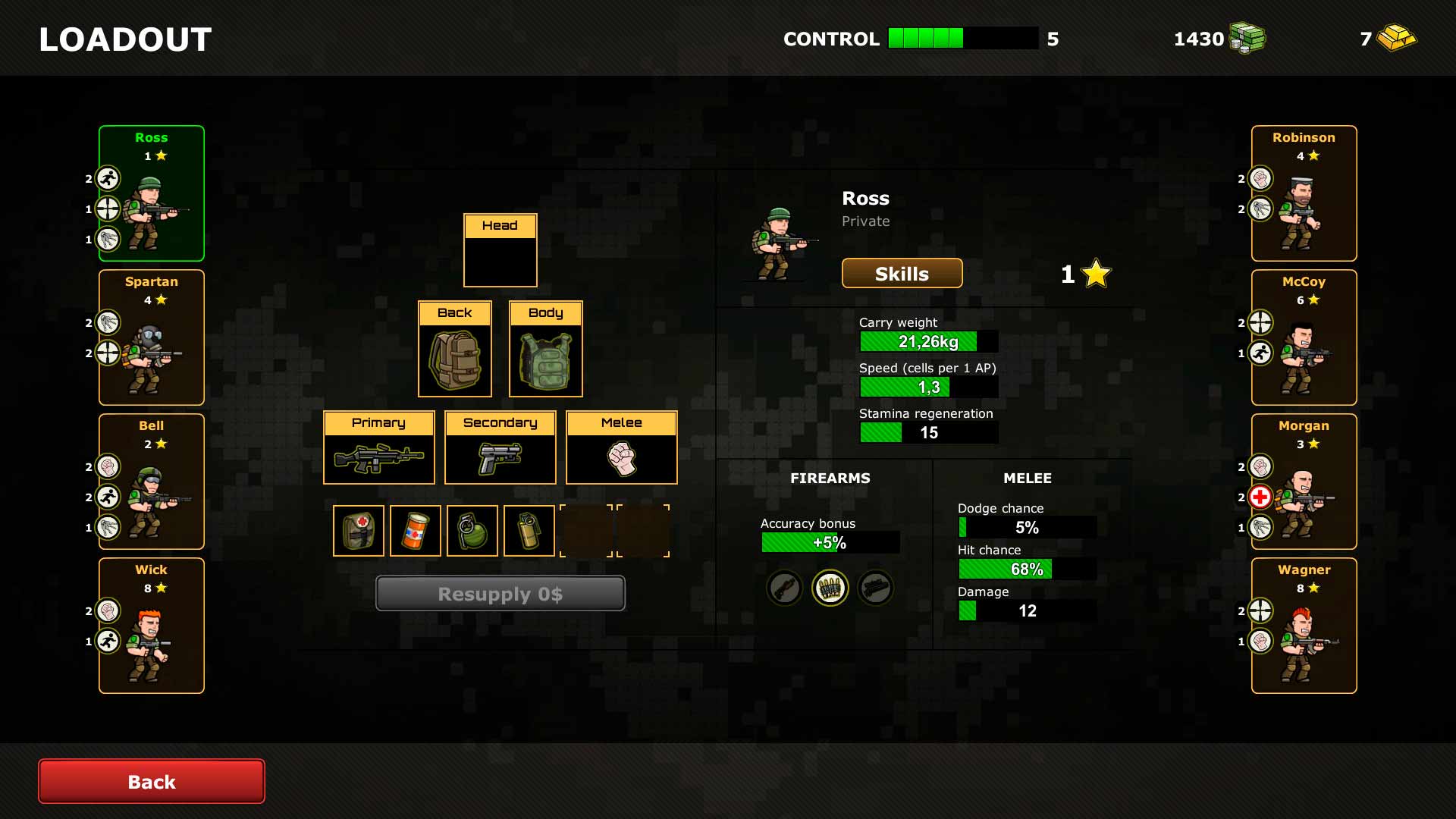Image resolution: width=1456 pixels, height=819 pixels.
Task: Choose the shotgun firearms icon
Action: point(785,588)
